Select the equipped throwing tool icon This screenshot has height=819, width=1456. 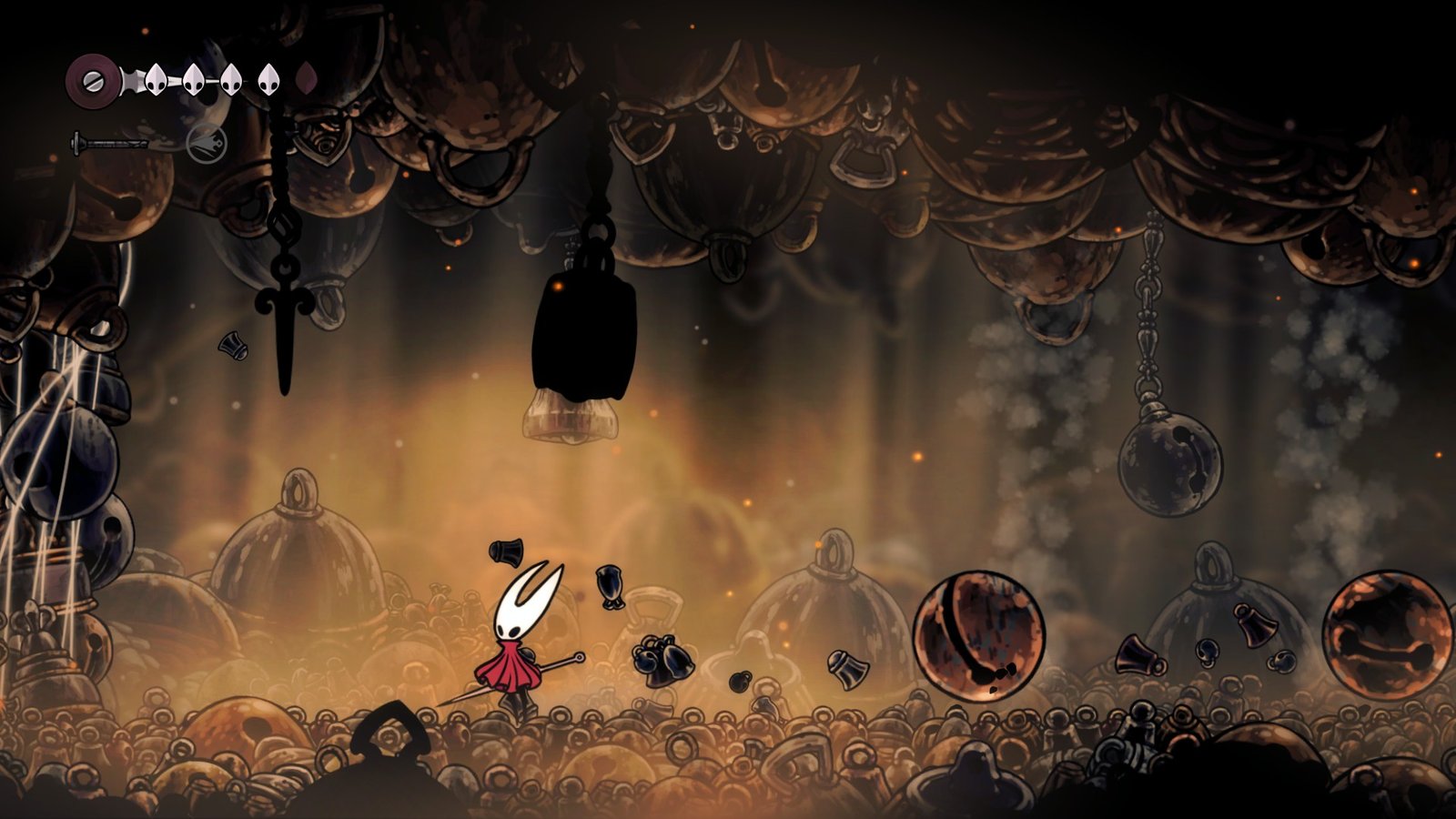point(207,143)
